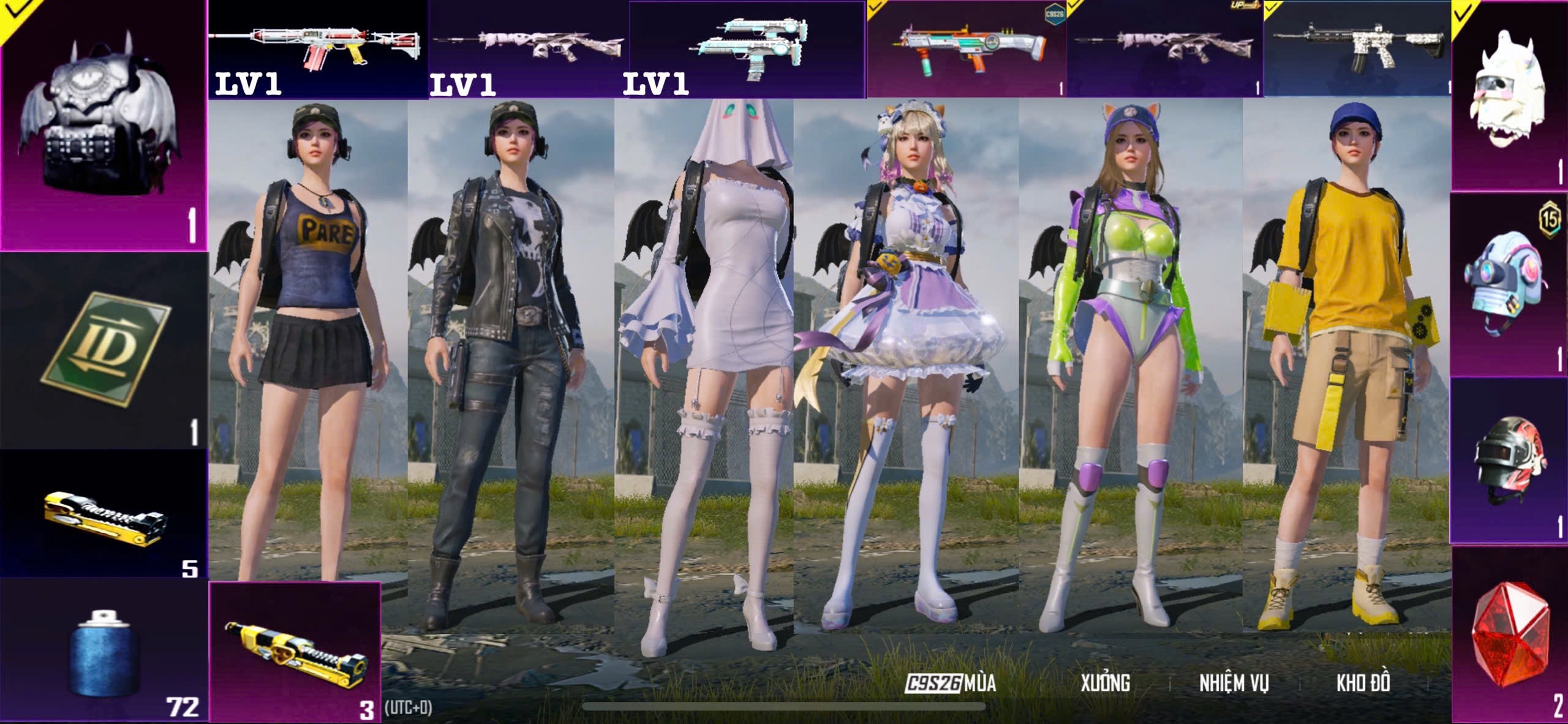Select the silver bat-wing backpack tile
The image size is (1568, 724).
(x=103, y=124)
